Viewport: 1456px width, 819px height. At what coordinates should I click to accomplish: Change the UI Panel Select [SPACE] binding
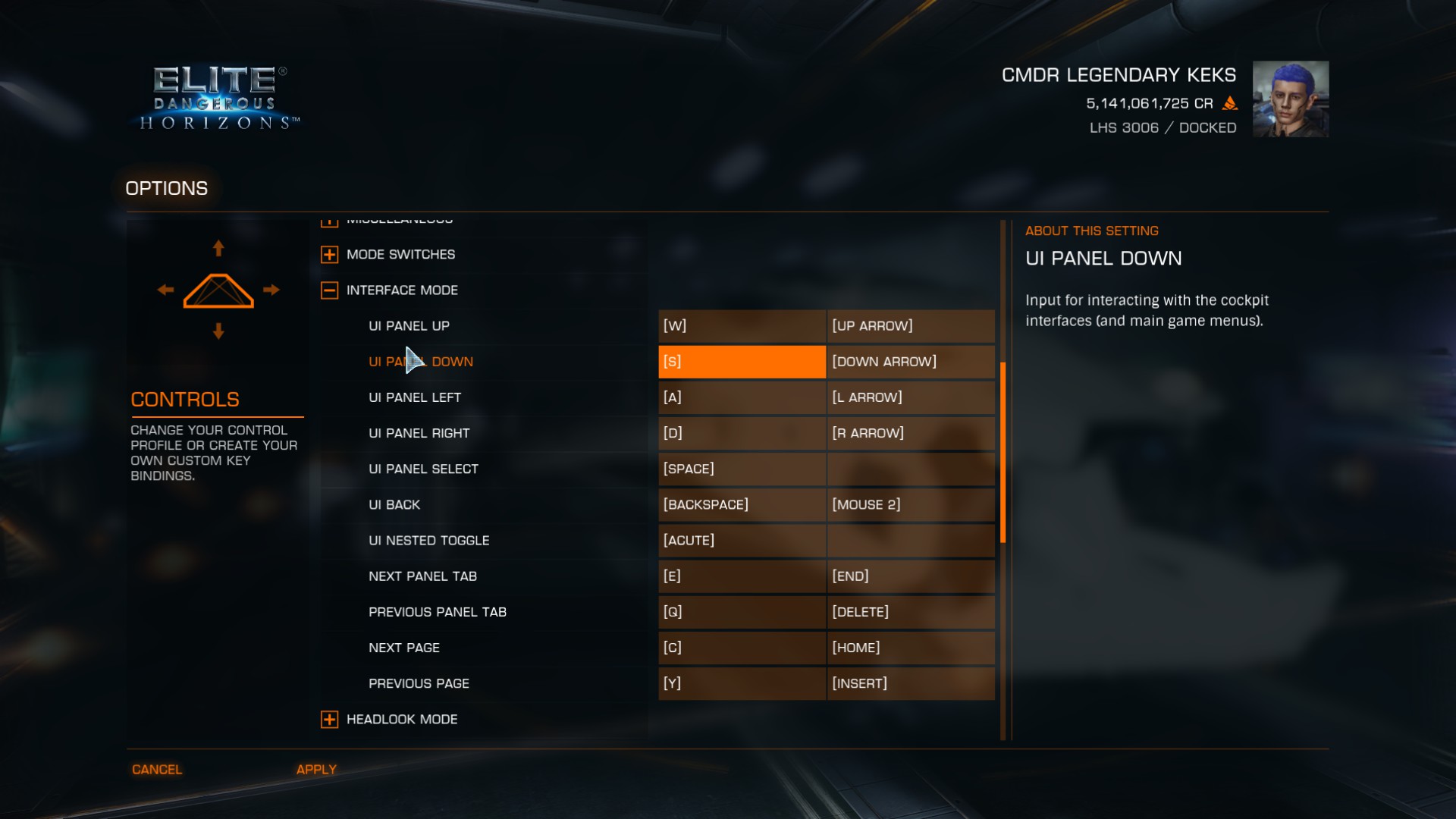pos(741,469)
